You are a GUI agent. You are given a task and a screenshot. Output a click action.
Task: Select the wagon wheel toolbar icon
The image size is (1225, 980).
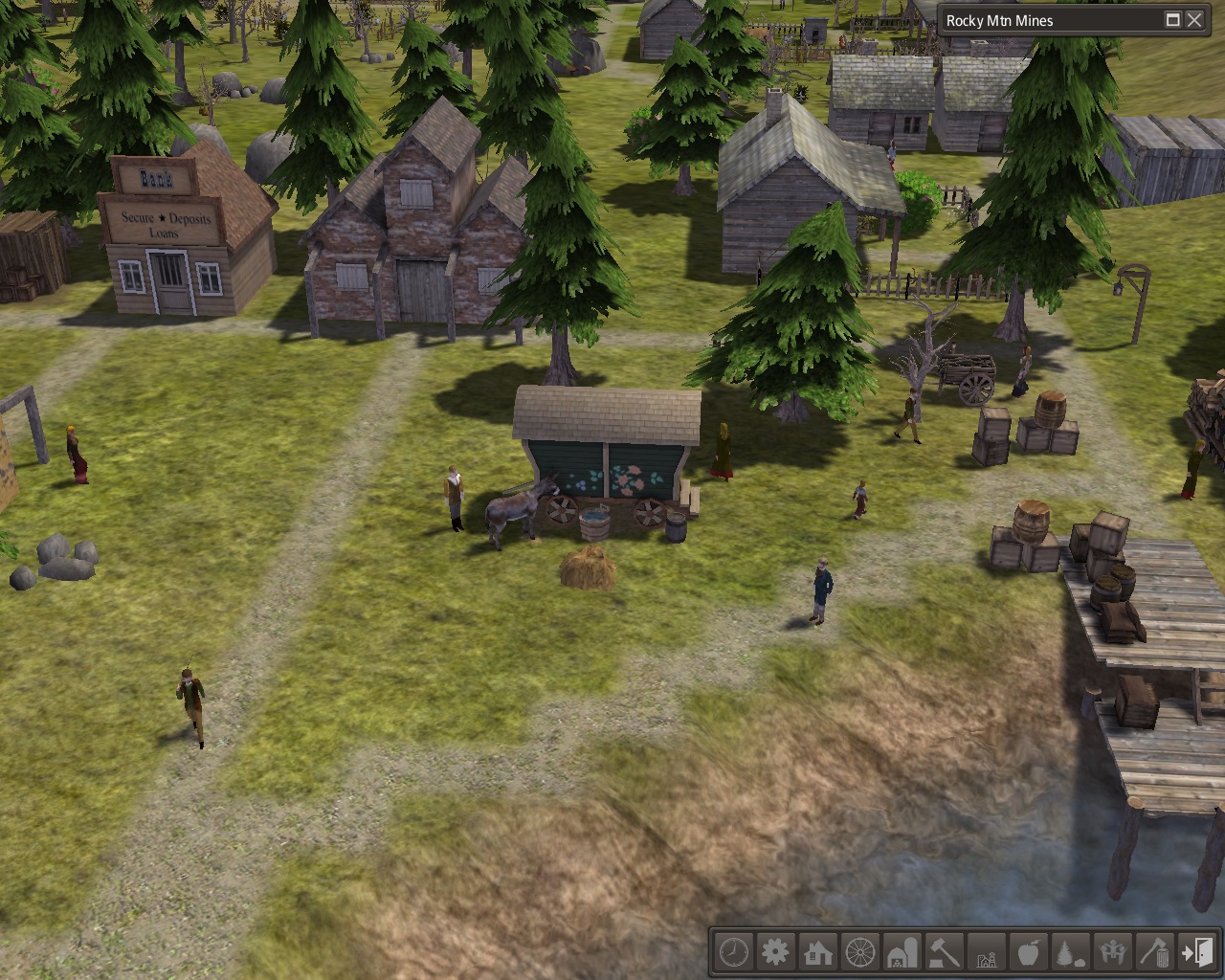click(860, 952)
